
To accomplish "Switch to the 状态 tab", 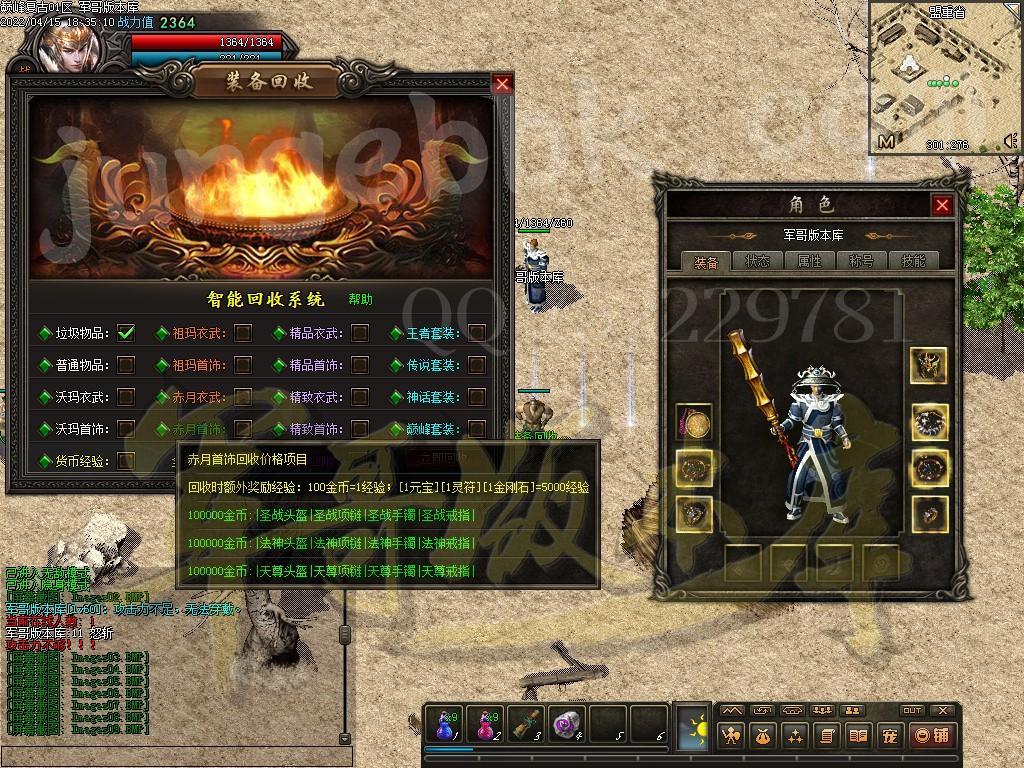I will (x=757, y=261).
